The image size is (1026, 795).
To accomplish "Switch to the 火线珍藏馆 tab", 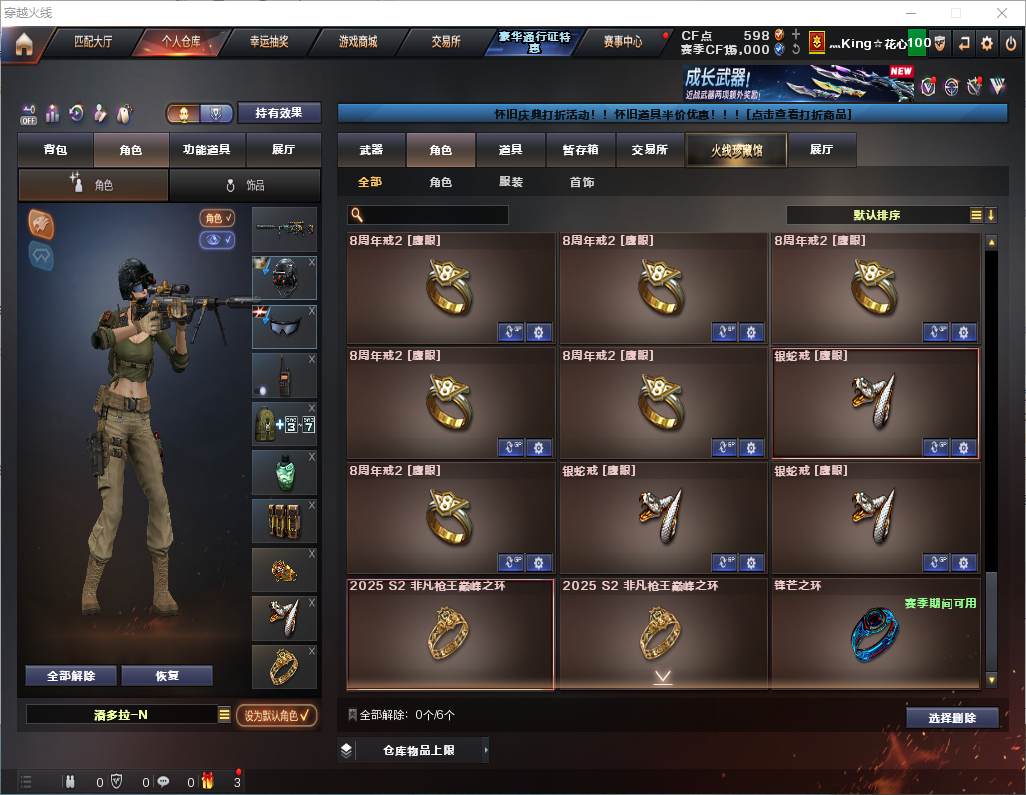I will 736,150.
